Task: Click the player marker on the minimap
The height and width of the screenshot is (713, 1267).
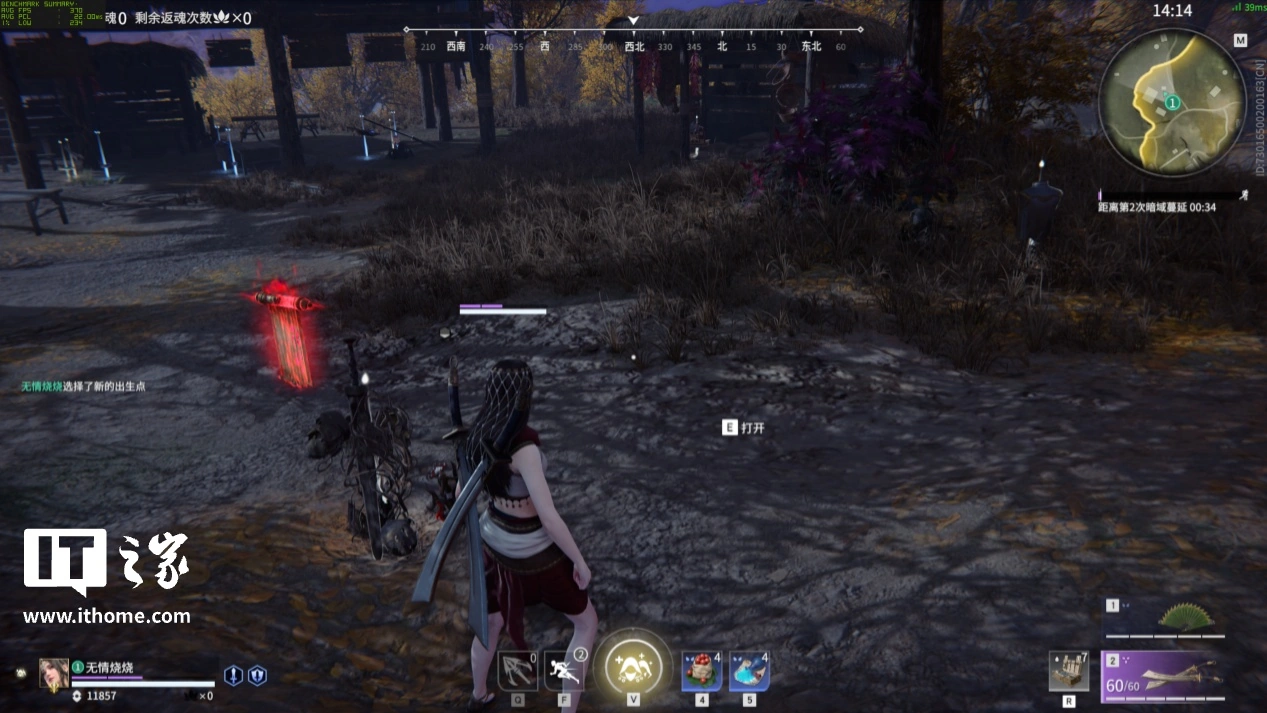Action: (x=1172, y=103)
